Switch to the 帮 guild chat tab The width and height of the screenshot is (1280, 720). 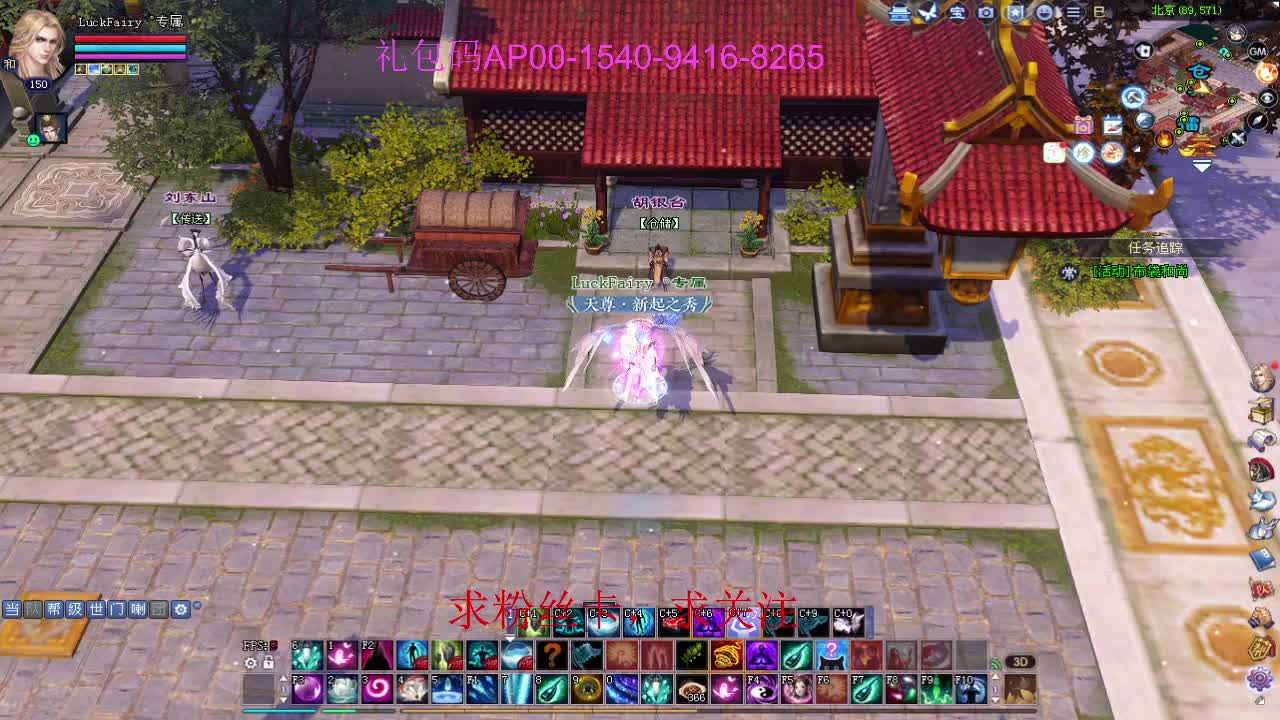pyautogui.click(x=55, y=609)
